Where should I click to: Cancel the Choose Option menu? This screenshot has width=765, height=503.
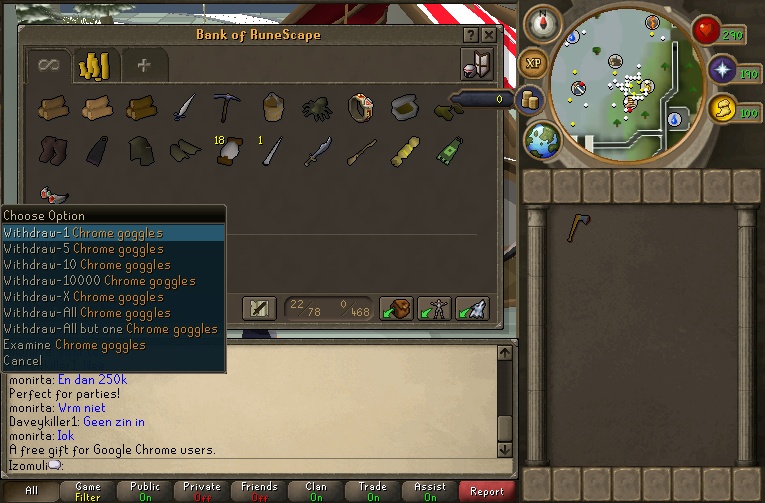coord(23,361)
